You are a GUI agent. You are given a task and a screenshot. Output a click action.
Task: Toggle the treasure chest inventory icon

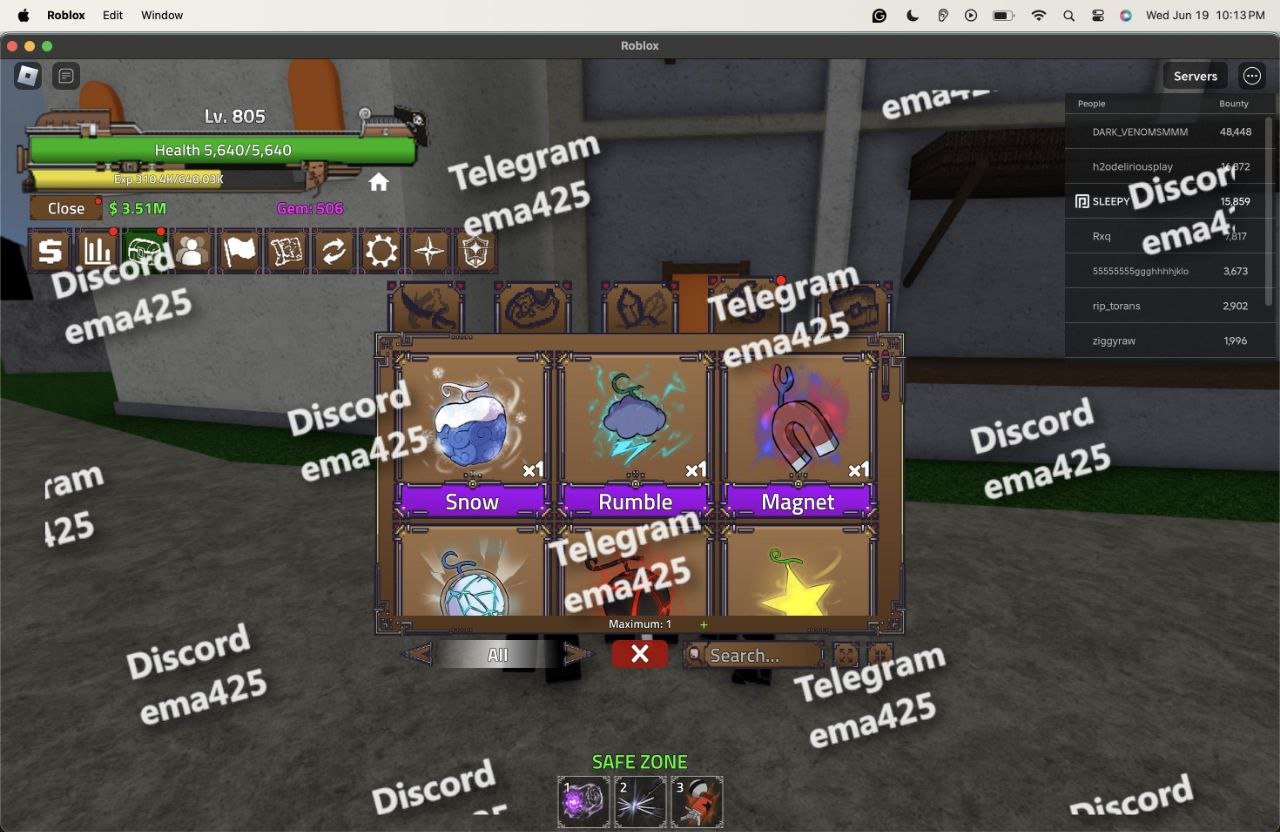tap(144, 251)
